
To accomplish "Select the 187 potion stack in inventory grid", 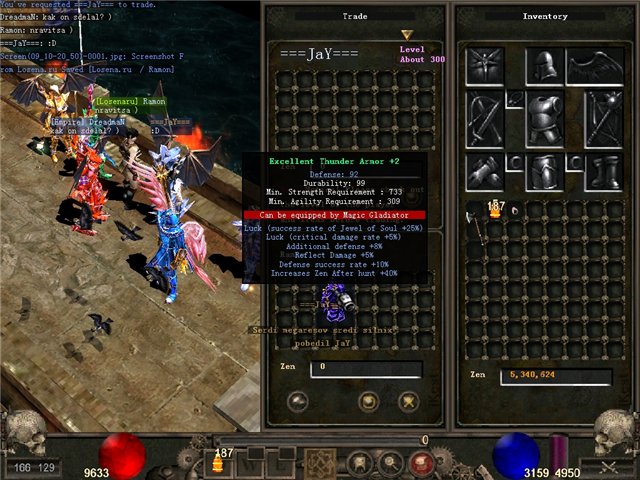I will [494, 210].
